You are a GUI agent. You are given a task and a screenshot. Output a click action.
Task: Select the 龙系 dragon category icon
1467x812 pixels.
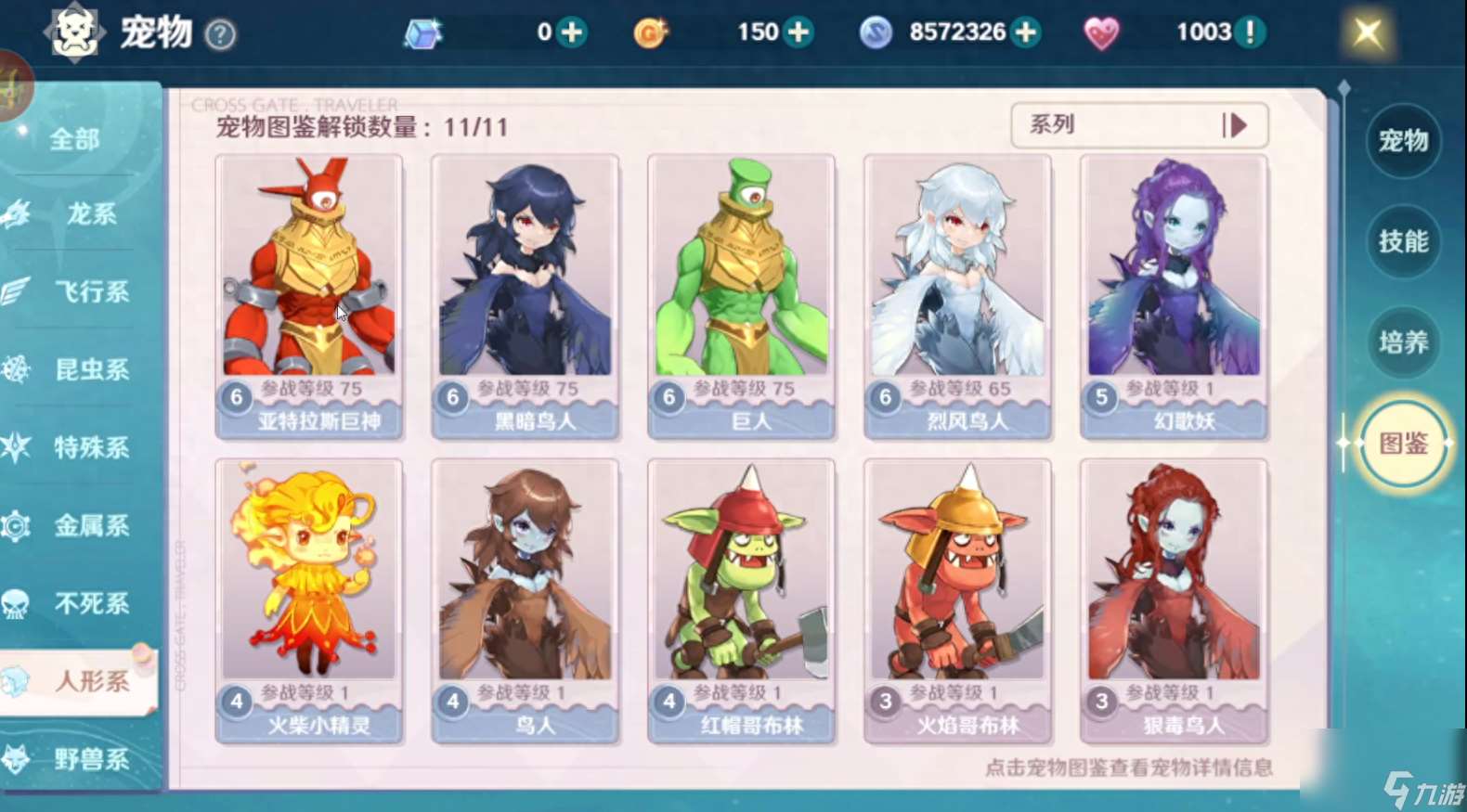click(20, 214)
